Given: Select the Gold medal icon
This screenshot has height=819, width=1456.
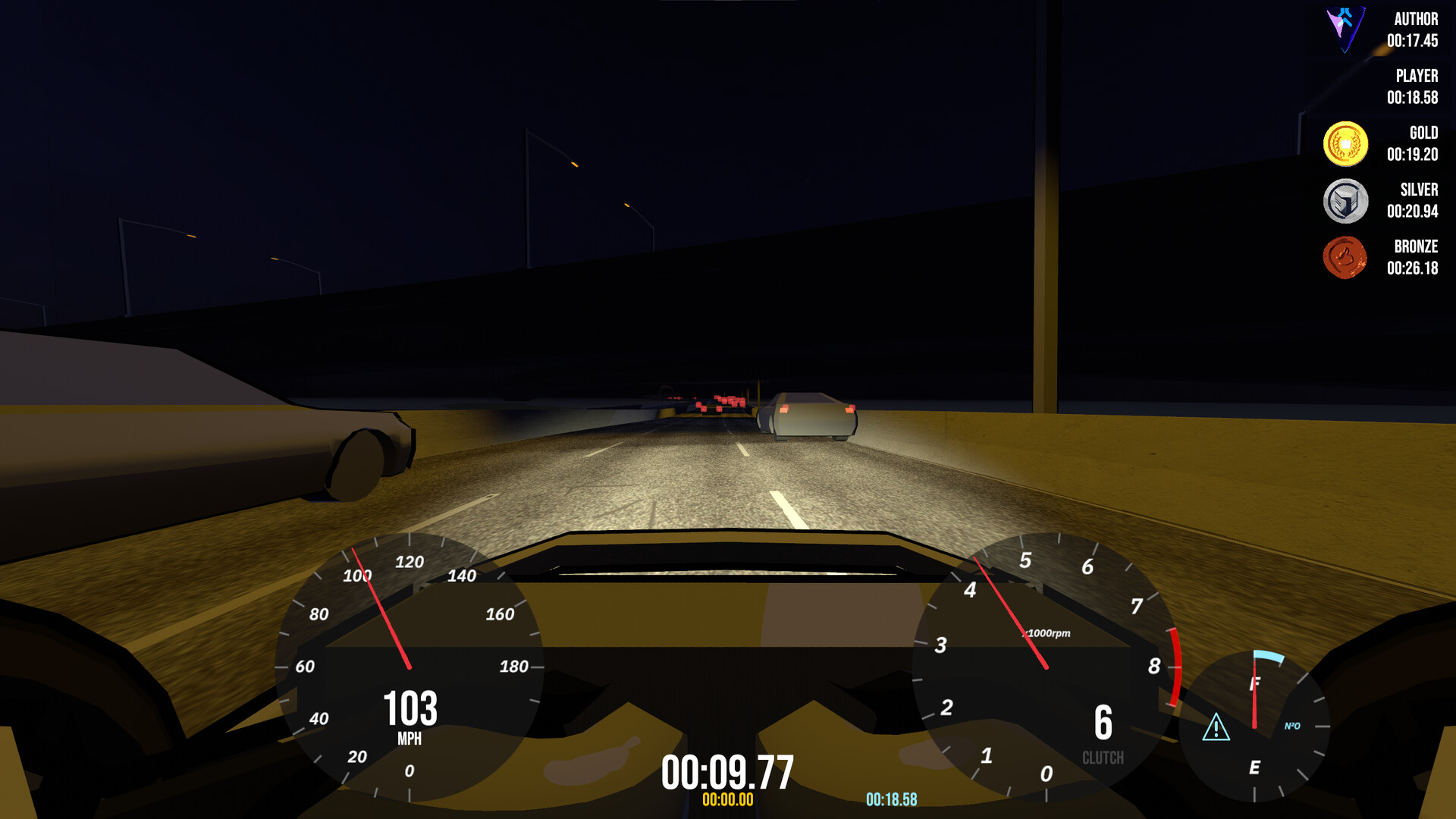Looking at the screenshot, I should point(1348,144).
